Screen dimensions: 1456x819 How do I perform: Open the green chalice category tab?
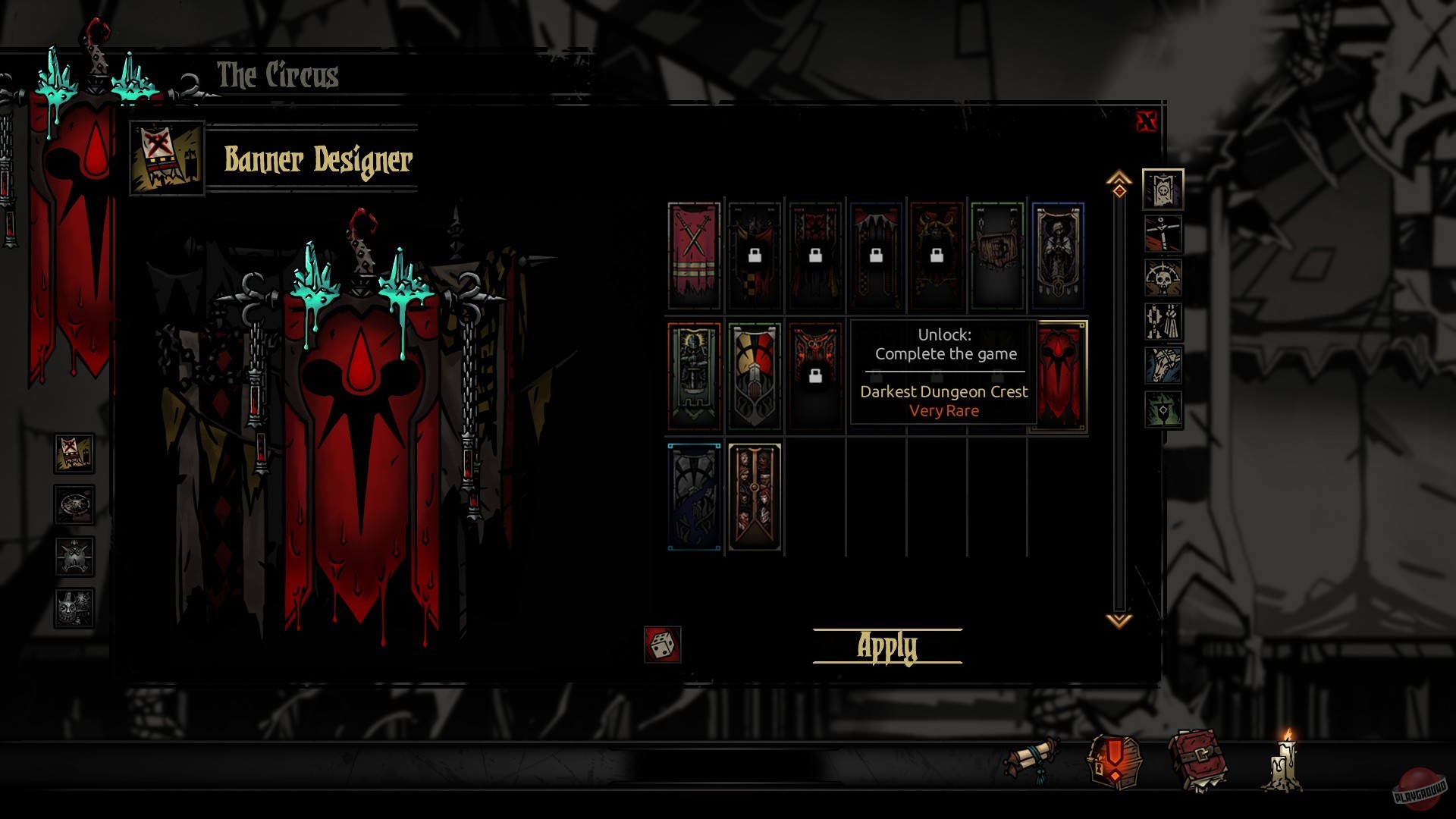(x=1163, y=409)
